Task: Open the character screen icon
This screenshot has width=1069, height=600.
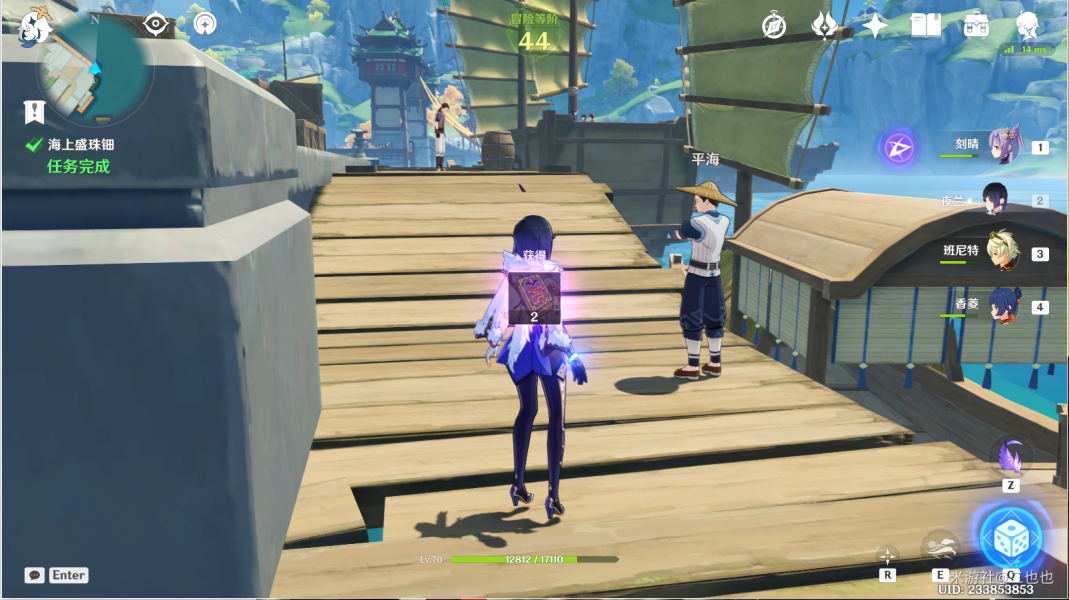Action: coord(1027,24)
